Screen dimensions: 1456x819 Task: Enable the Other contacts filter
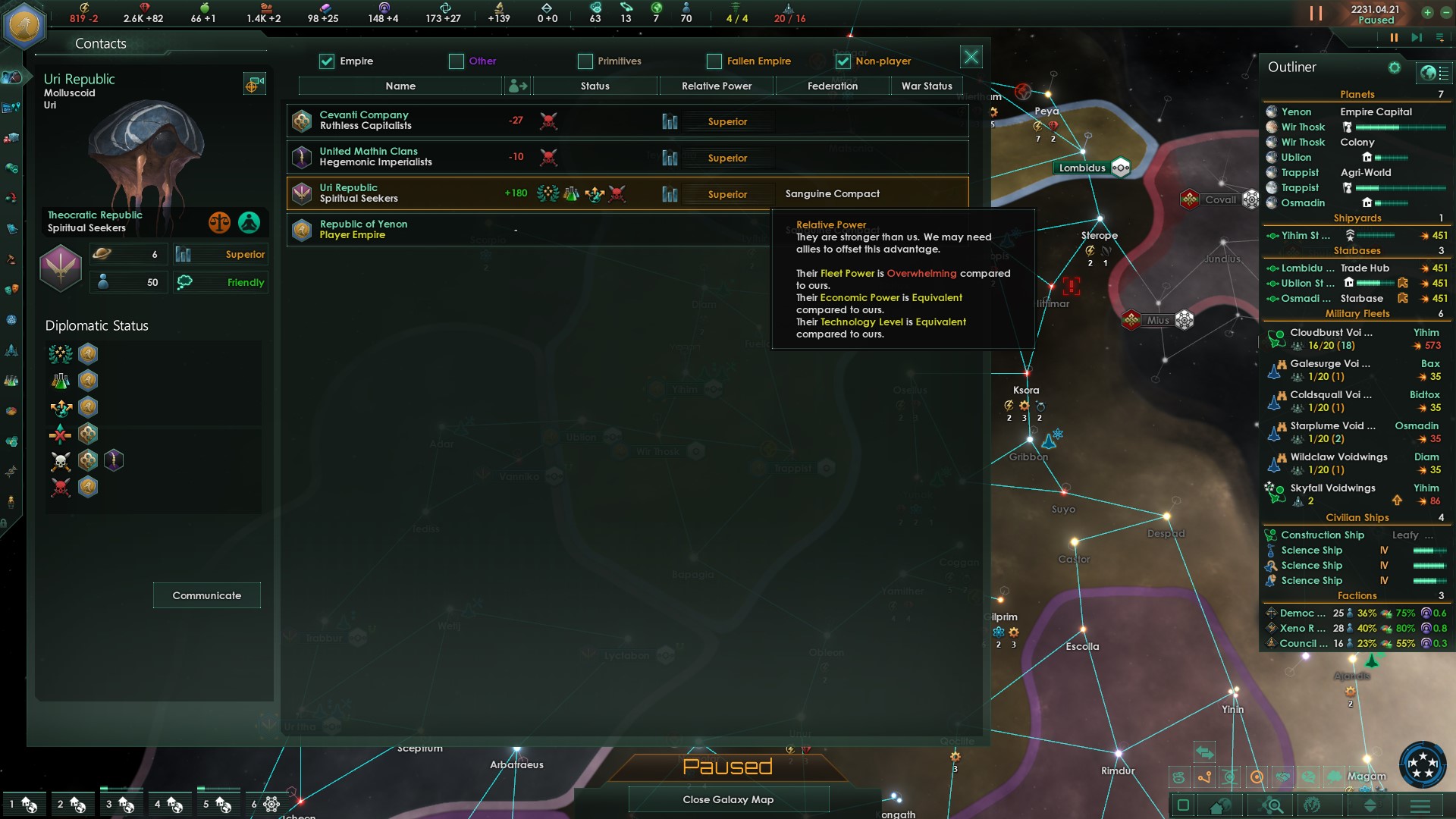[455, 61]
